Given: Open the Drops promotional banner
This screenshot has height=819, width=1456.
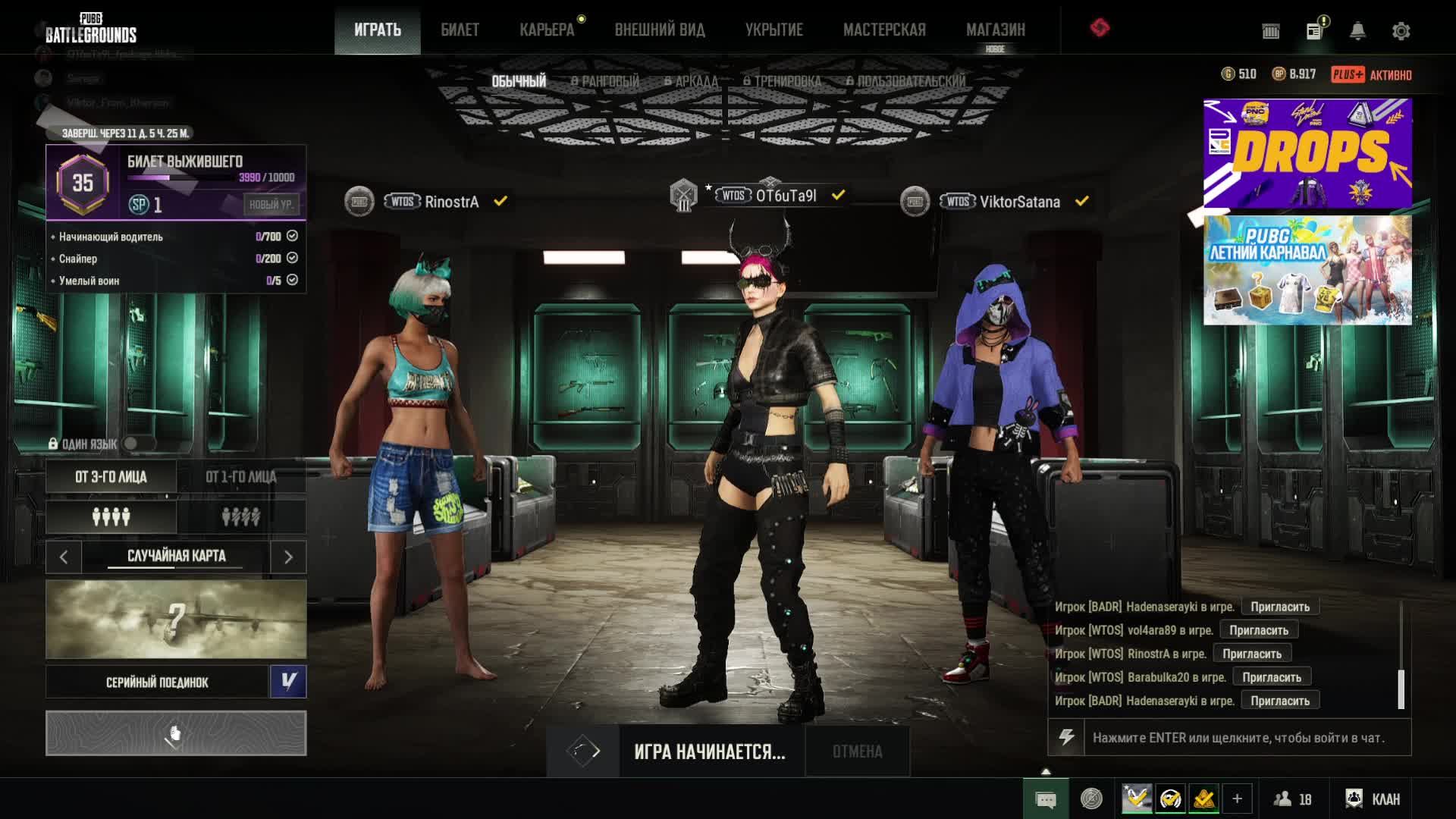Looking at the screenshot, I should click(x=1307, y=153).
